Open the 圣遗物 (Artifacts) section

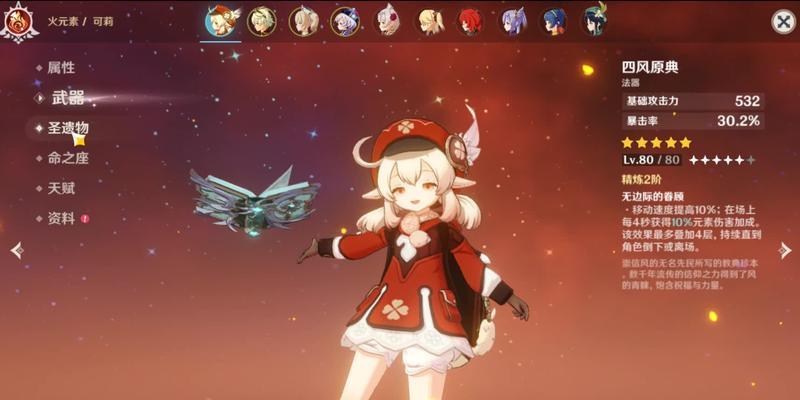click(x=68, y=128)
